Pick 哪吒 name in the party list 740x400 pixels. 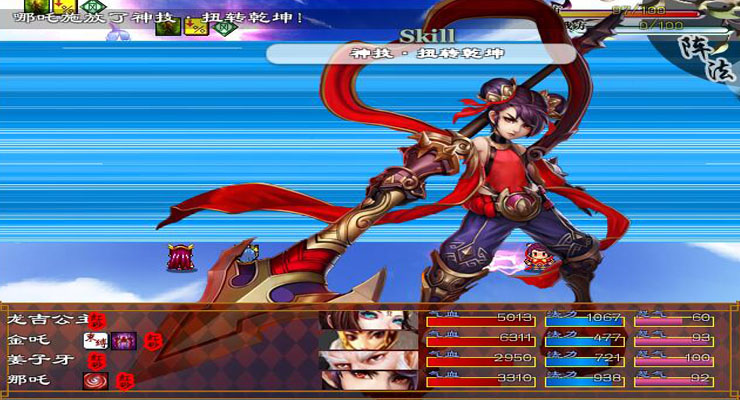28,380
